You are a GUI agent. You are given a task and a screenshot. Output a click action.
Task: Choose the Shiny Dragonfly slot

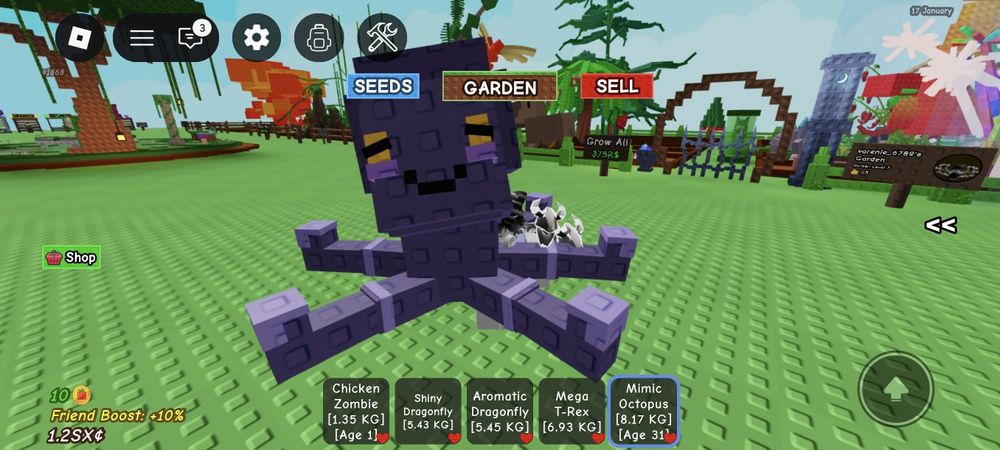[x=428, y=411]
